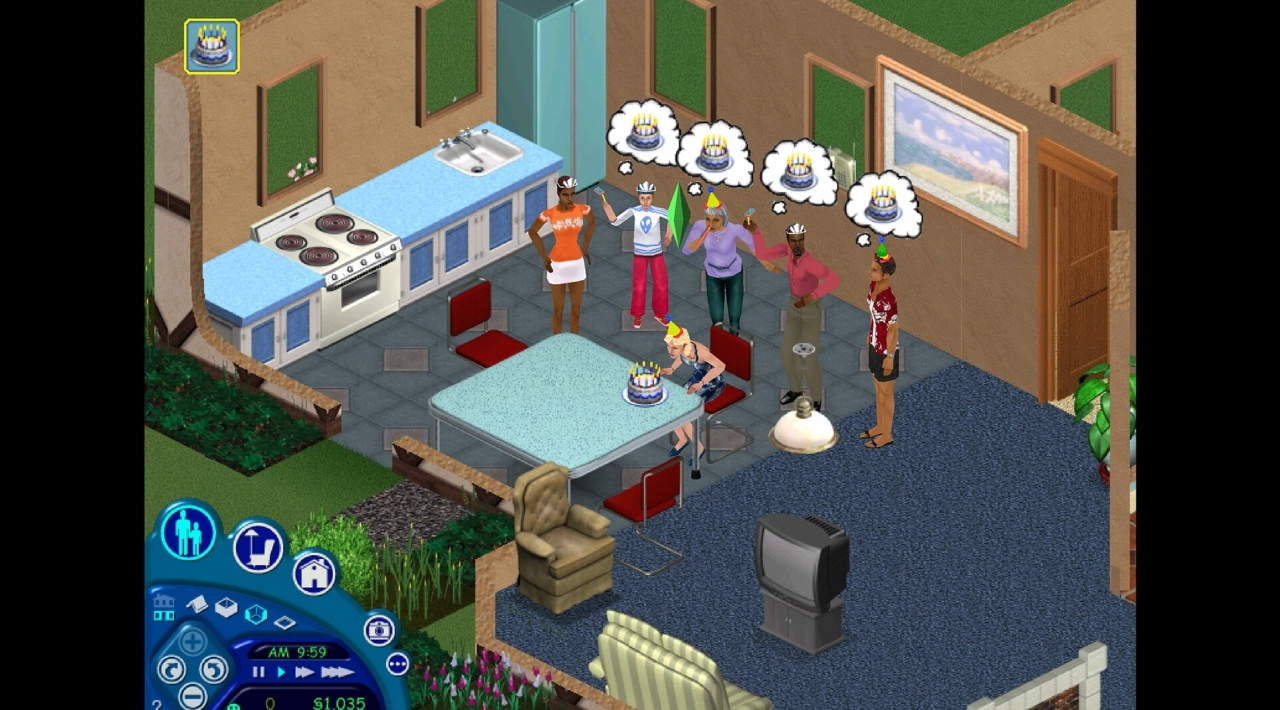Set game speed to triple ultra speed
Screen dimensions: 1280x710
tap(336, 673)
